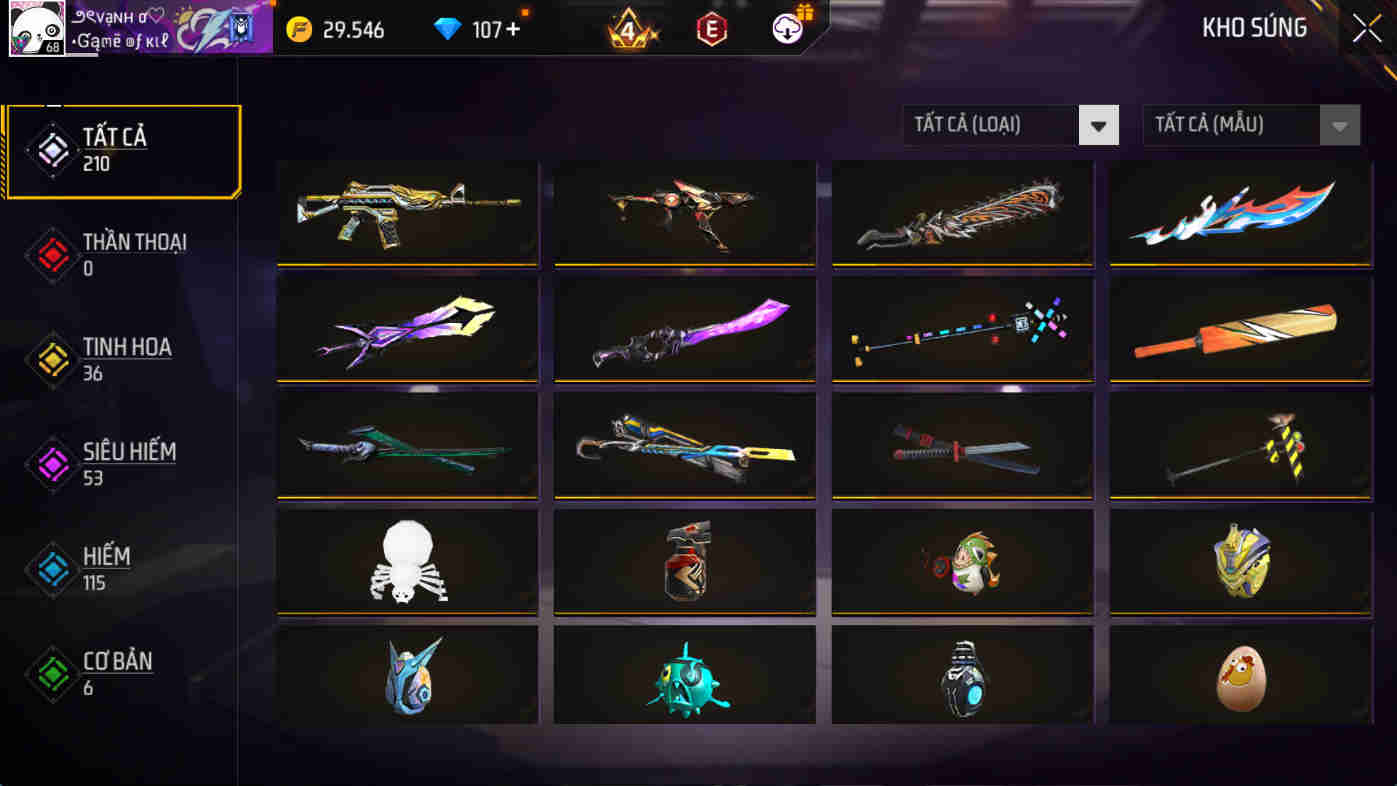1397x786 pixels.
Task: Select the rank badge showing level 4
Action: 628,29
